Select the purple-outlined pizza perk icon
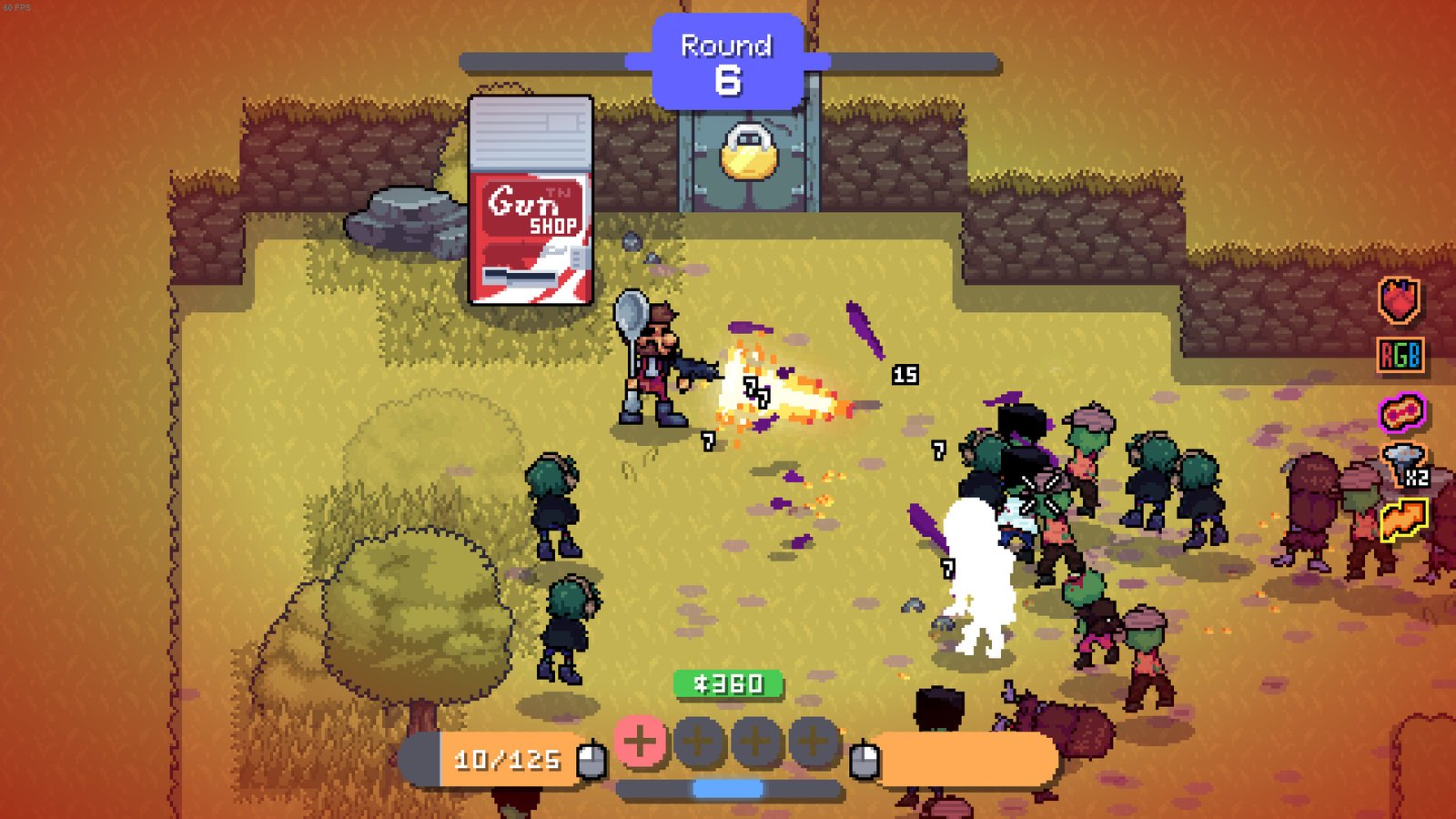Viewport: 1456px width, 819px height. pyautogui.click(x=1401, y=412)
